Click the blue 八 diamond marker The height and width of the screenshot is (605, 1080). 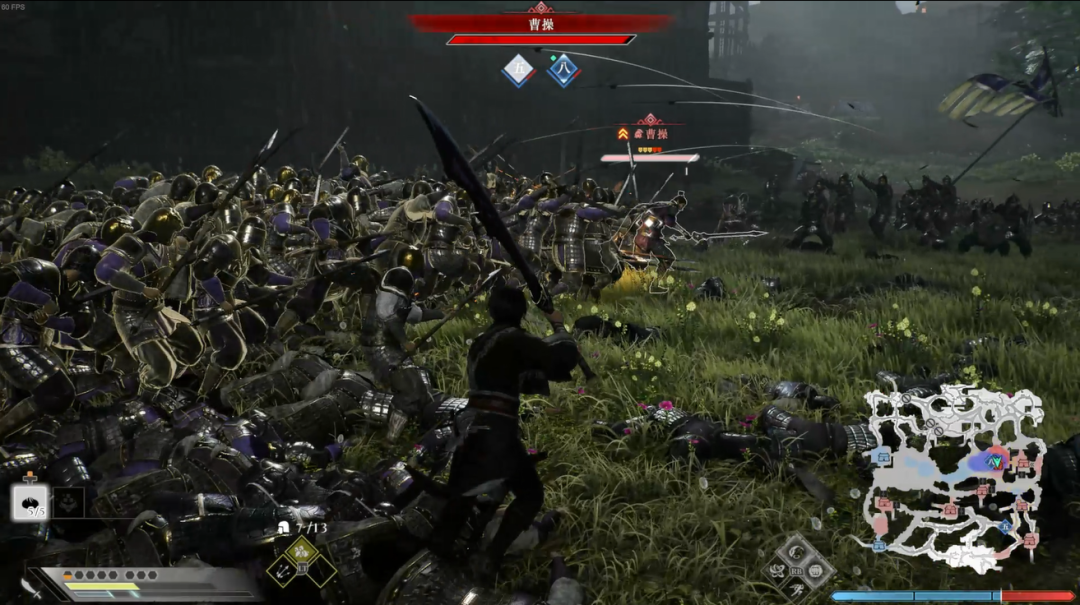(564, 70)
